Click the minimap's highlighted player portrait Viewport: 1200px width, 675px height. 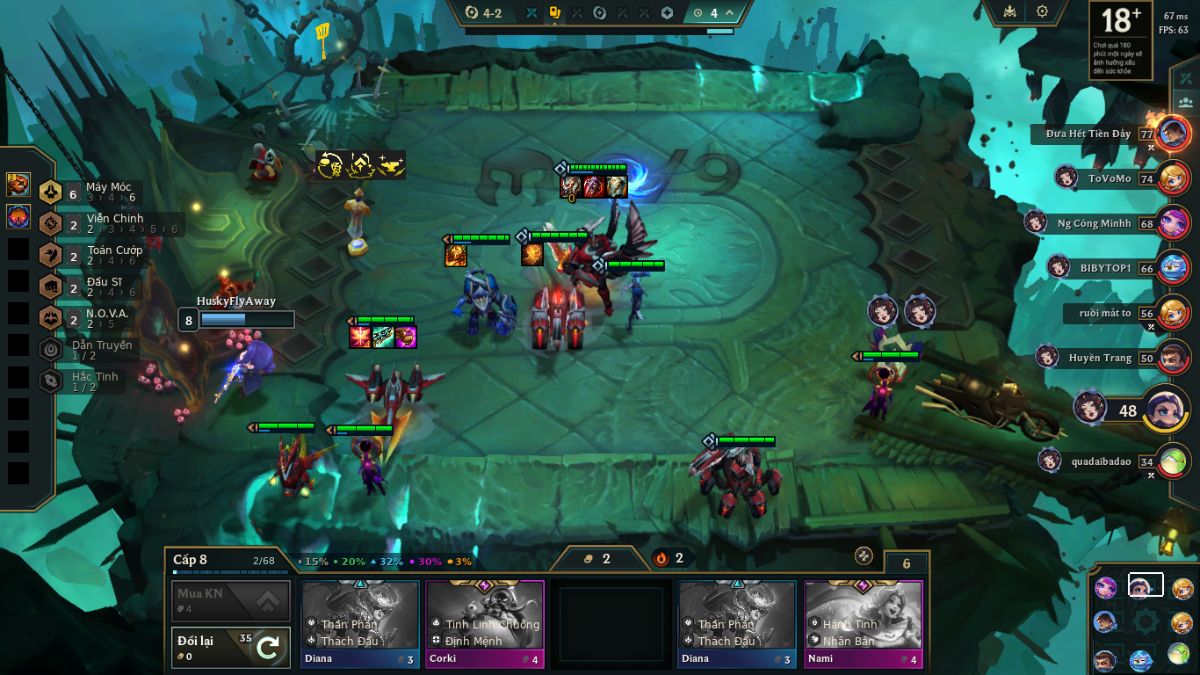(1145, 586)
